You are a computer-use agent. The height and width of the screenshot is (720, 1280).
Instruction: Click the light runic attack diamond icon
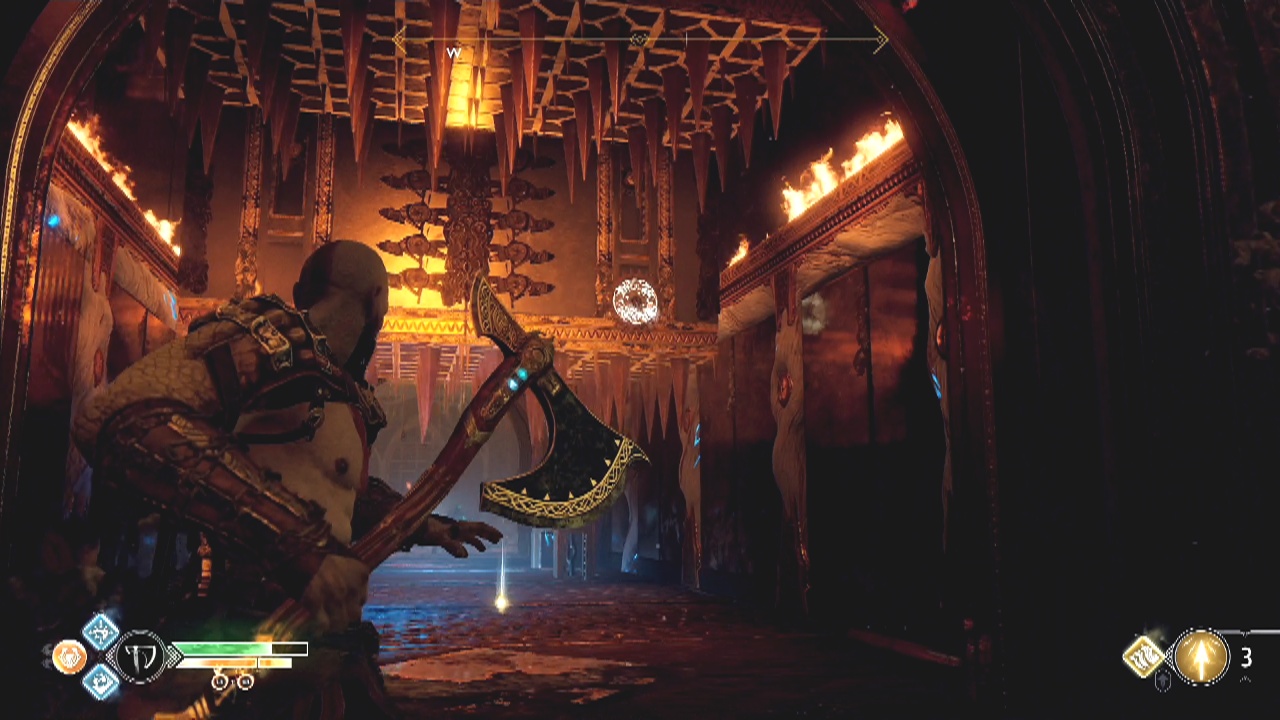[x=99, y=632]
